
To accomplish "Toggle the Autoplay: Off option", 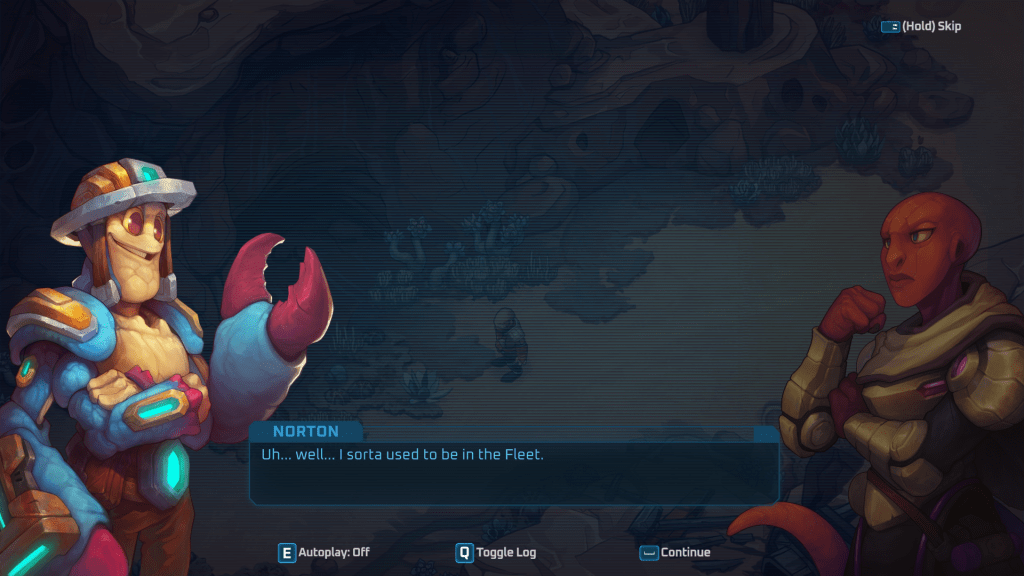I will [x=324, y=552].
